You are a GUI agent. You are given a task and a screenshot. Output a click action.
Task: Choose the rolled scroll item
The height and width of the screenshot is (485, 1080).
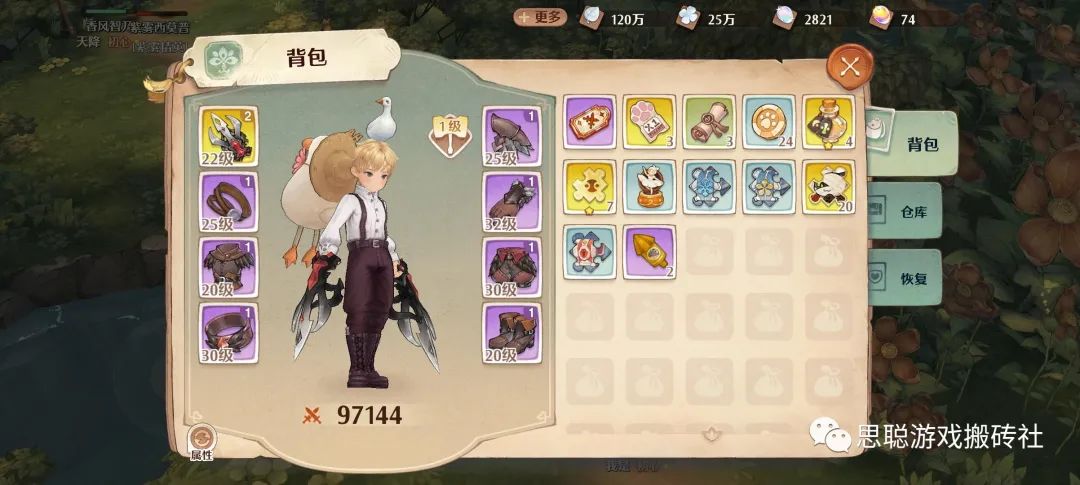click(709, 122)
